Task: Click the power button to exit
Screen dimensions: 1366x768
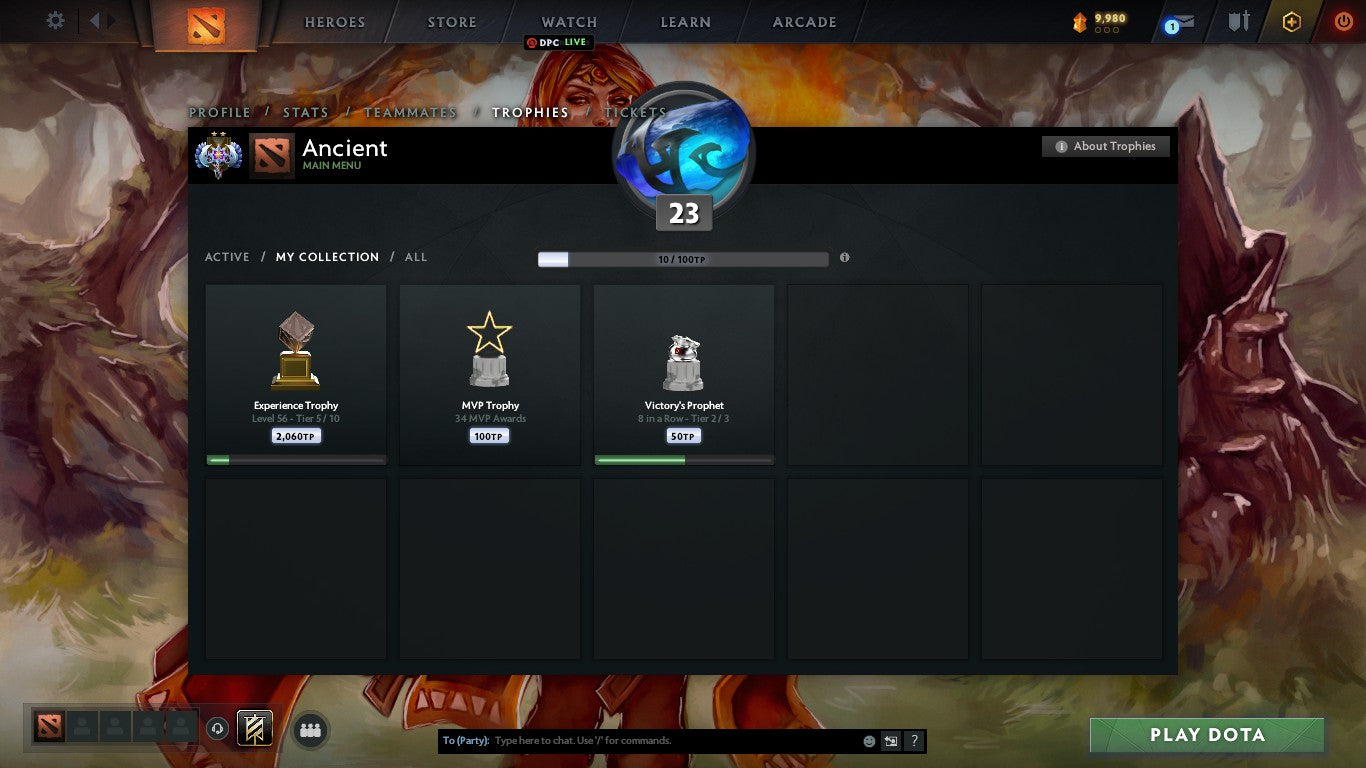Action: point(1345,19)
